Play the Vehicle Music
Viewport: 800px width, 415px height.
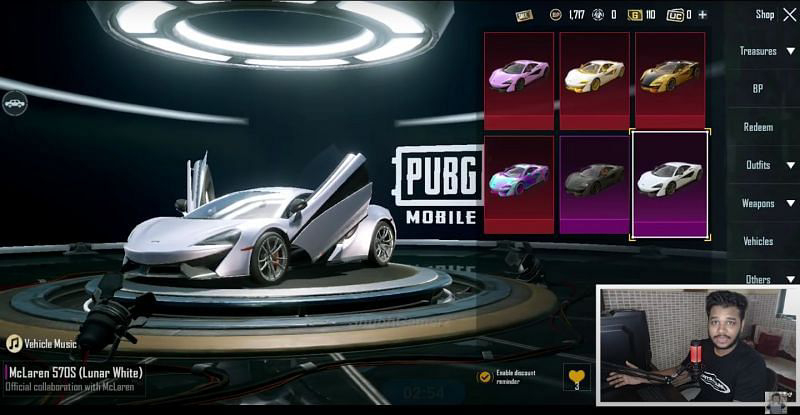(x=15, y=343)
